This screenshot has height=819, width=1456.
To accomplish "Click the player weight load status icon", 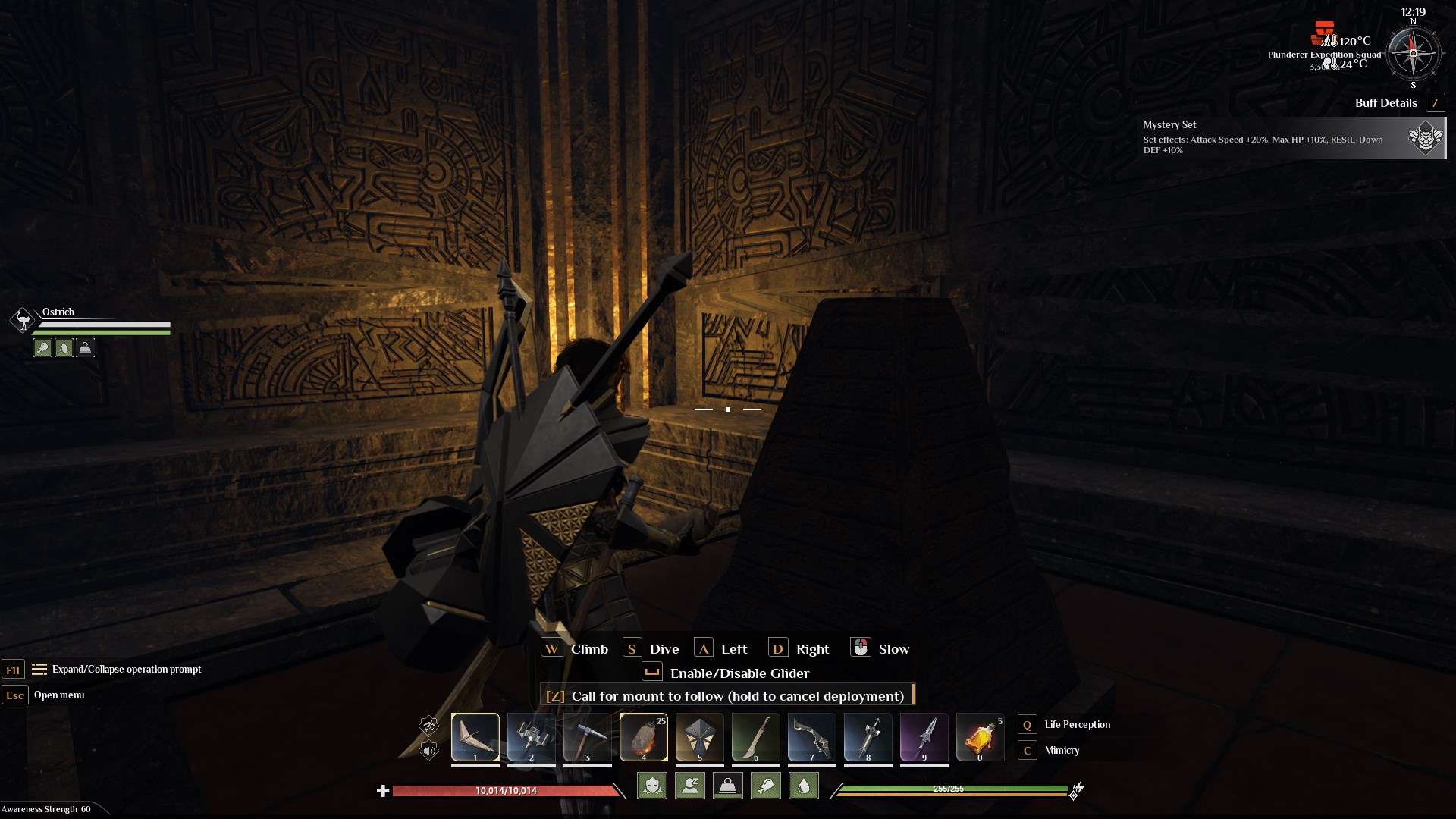I will (x=728, y=786).
